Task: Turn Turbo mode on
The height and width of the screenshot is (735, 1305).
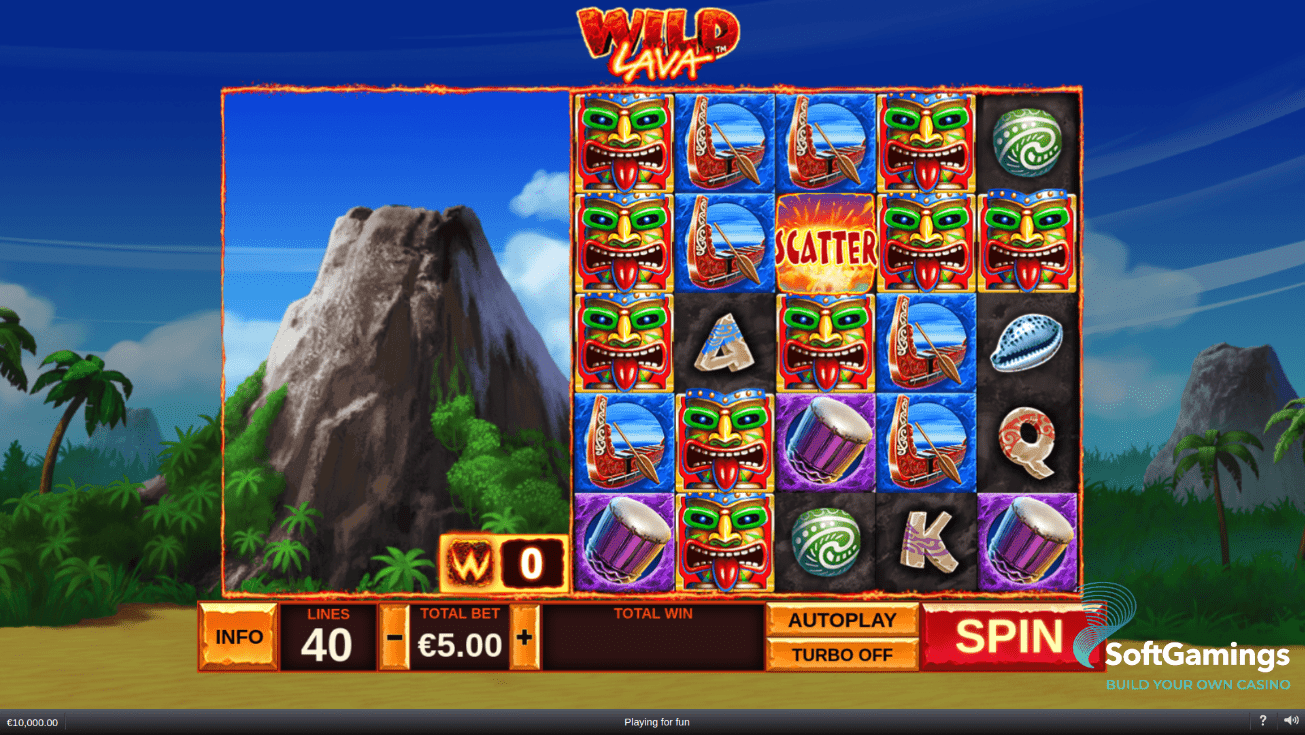Action: click(x=842, y=654)
